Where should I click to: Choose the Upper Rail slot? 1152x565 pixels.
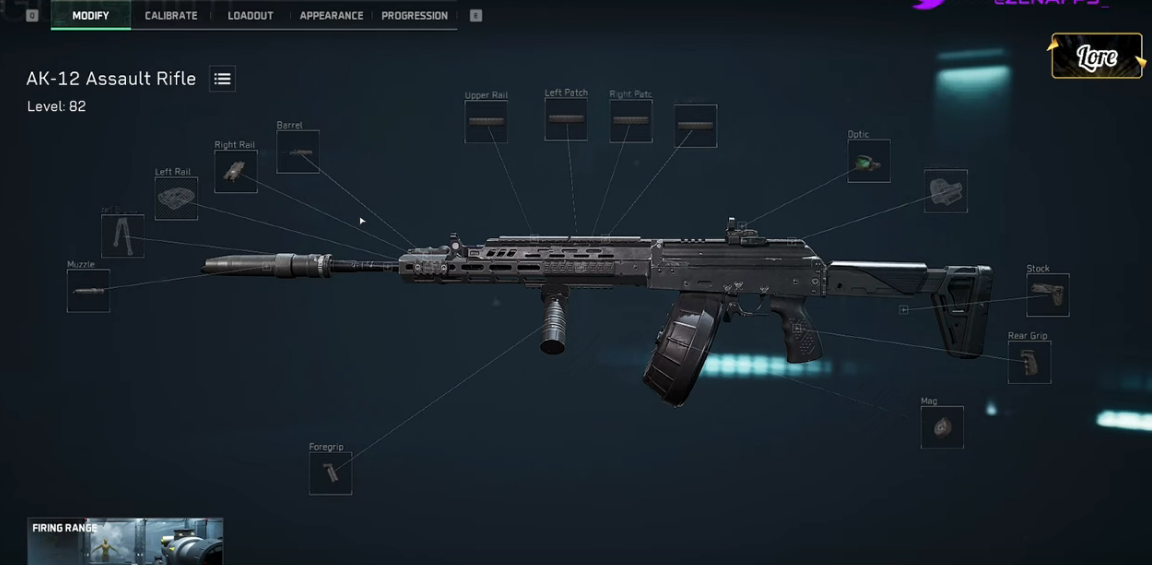486,122
